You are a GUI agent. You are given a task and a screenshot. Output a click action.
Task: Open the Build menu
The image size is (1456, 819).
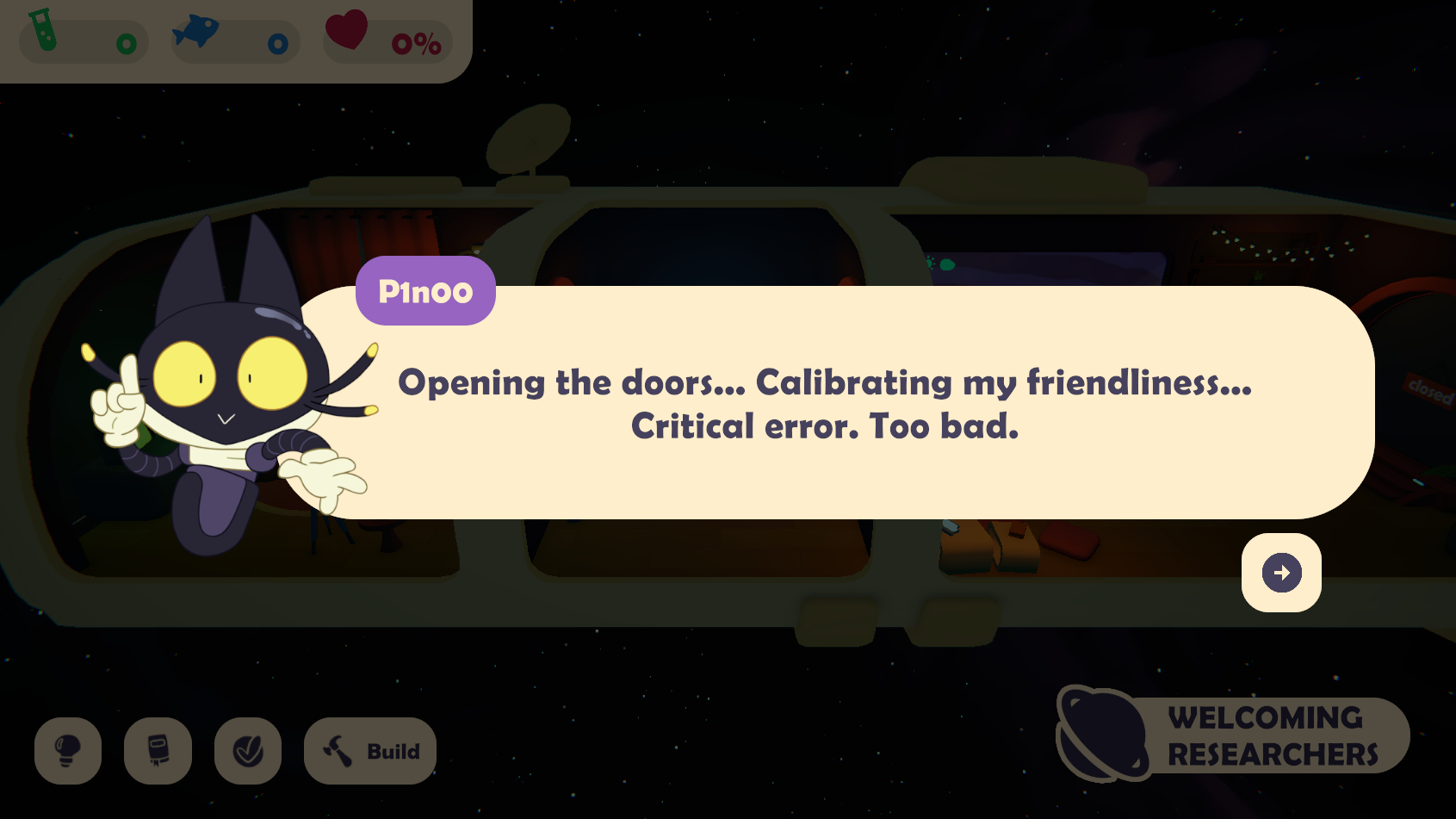[x=370, y=751]
